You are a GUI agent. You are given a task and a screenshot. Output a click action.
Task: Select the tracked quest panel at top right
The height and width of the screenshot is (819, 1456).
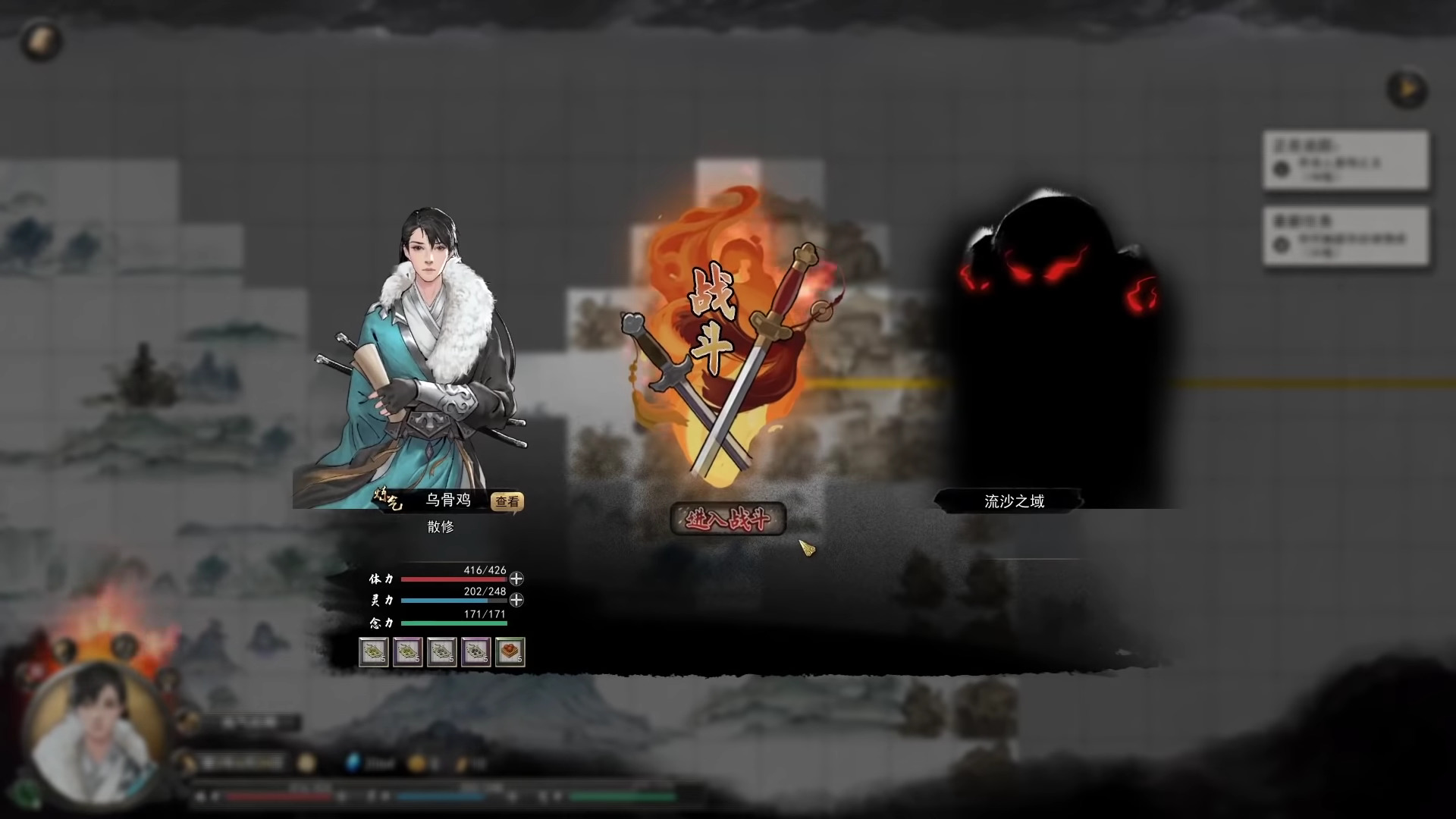[1347, 159]
